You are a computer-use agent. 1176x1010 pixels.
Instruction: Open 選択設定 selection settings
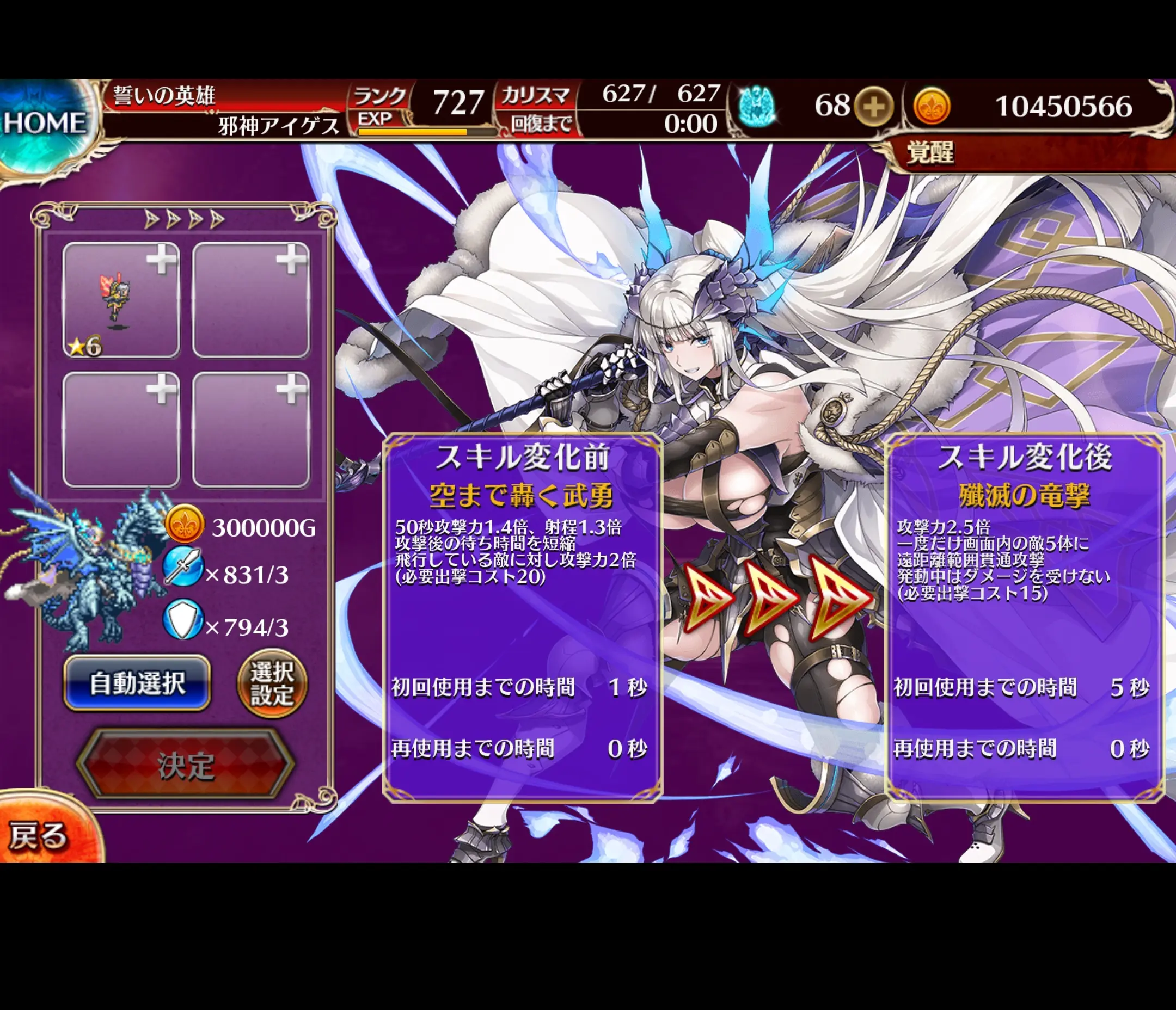tap(272, 683)
